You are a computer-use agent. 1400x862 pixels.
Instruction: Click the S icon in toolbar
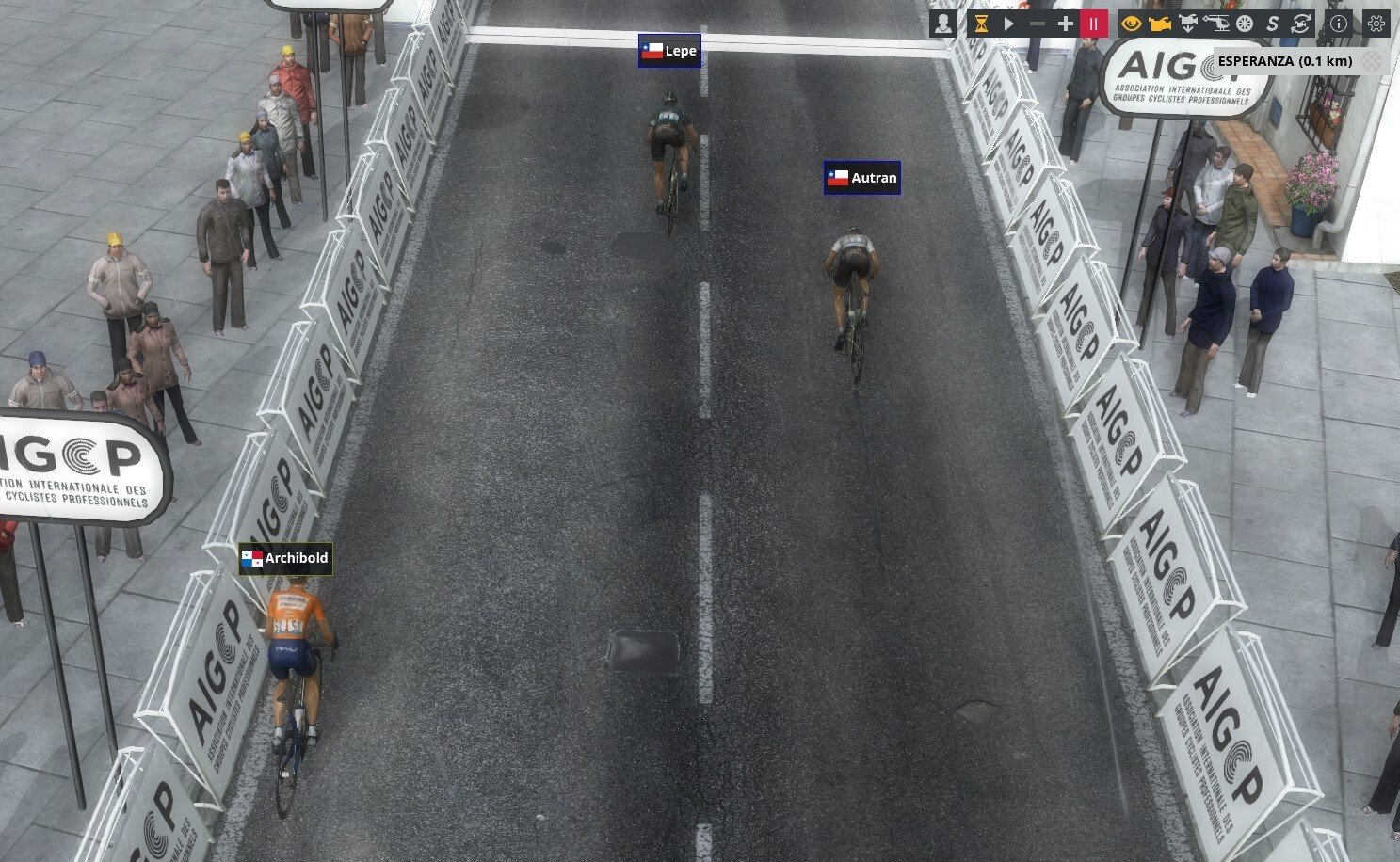click(1272, 24)
